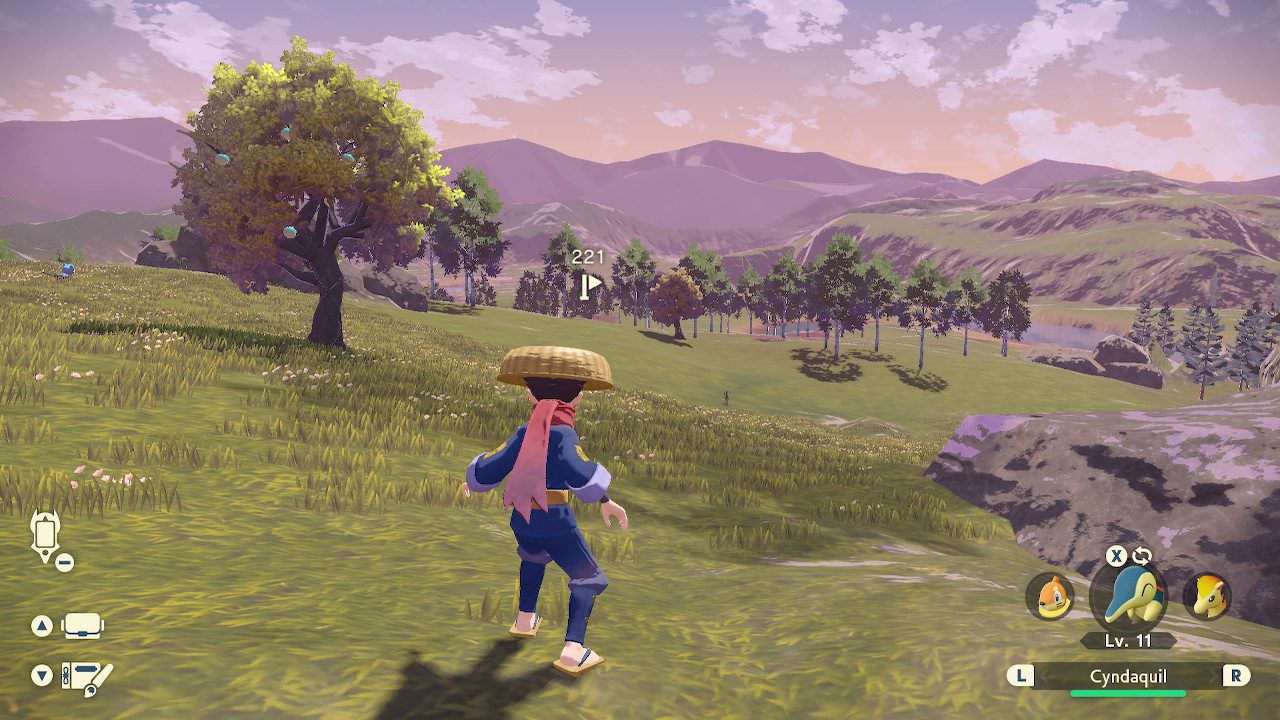Click the Pokémon swap arrows icon
The height and width of the screenshot is (720, 1280).
click(x=1142, y=555)
